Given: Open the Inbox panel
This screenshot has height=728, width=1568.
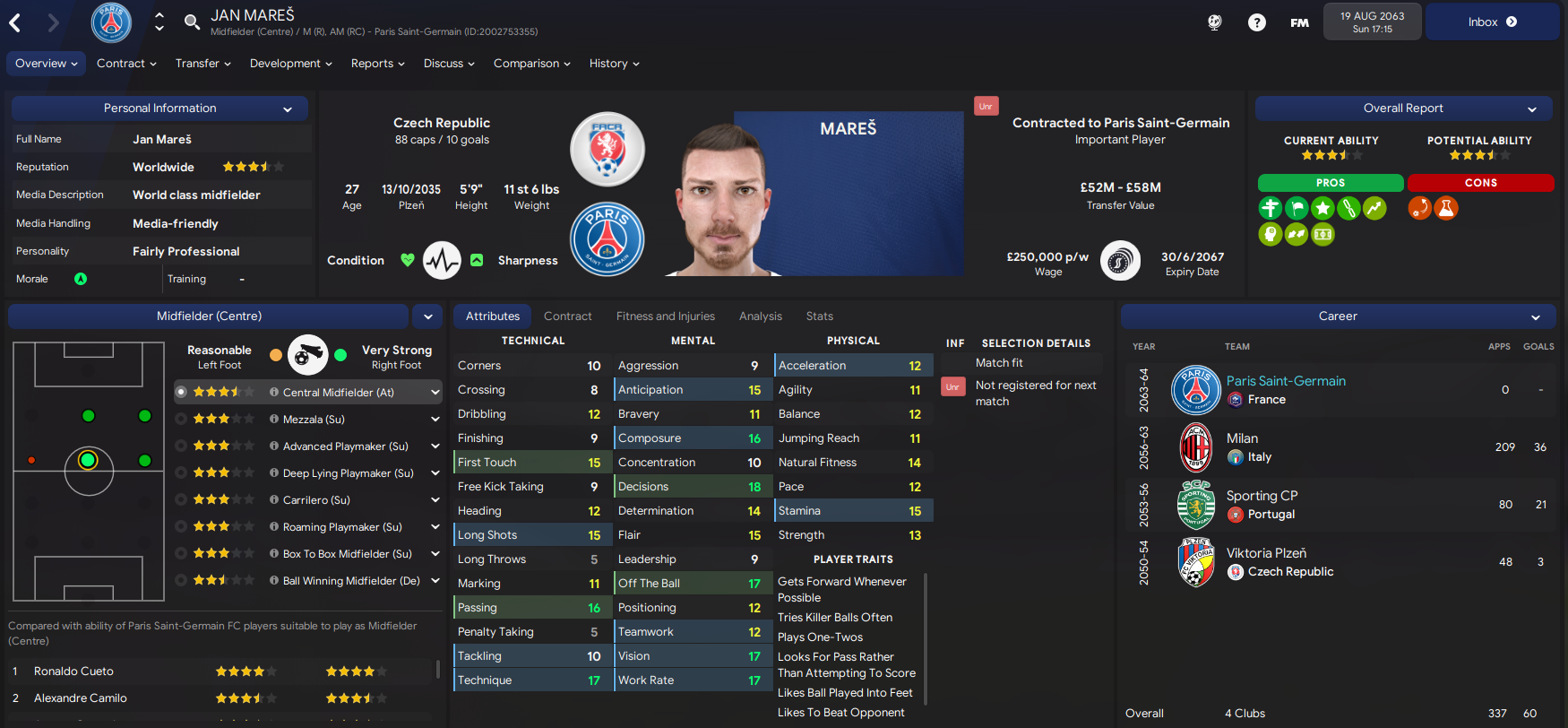Looking at the screenshot, I should tap(1490, 21).
